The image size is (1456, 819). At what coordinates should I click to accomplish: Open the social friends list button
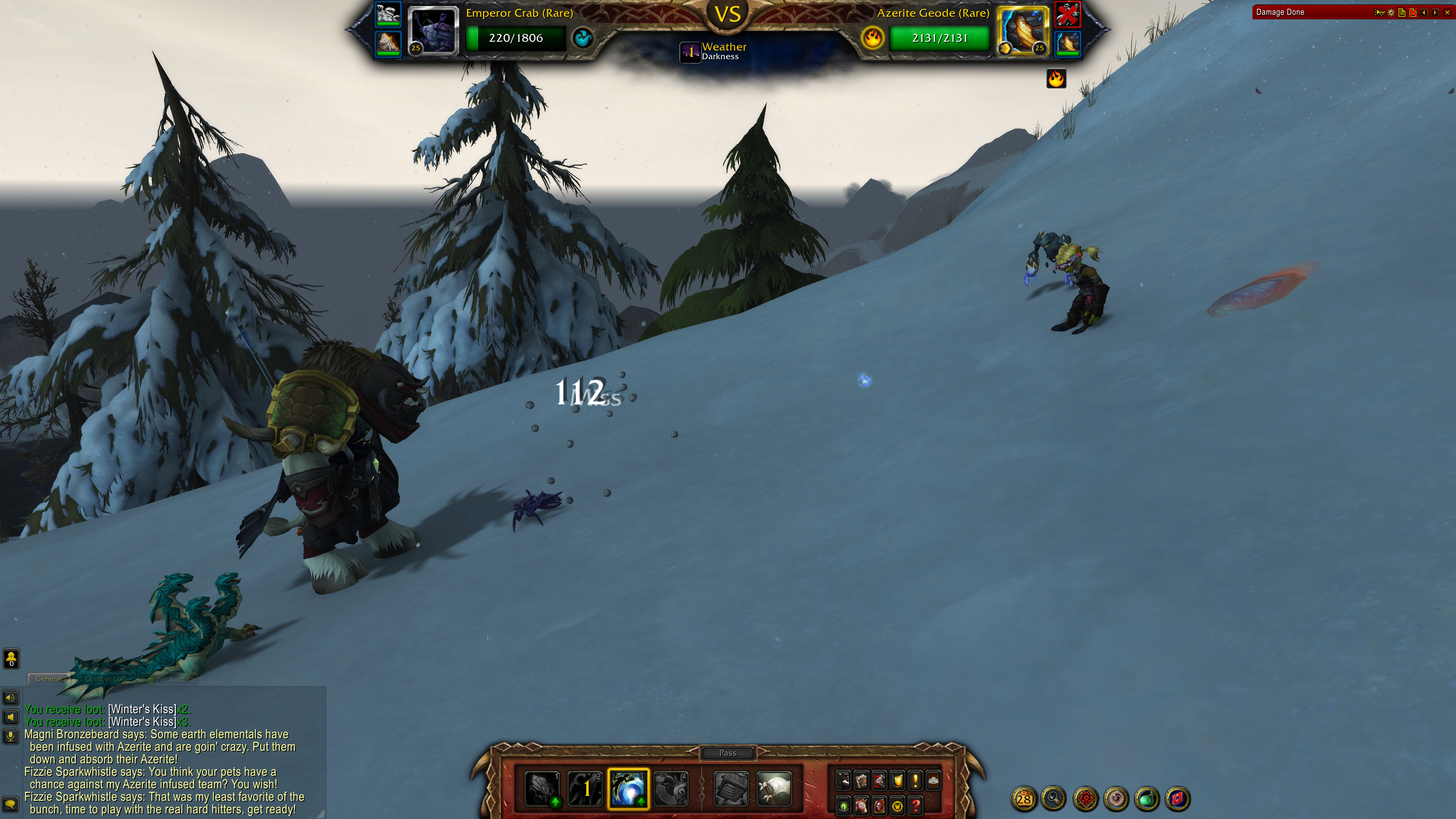pyautogui.click(x=11, y=659)
